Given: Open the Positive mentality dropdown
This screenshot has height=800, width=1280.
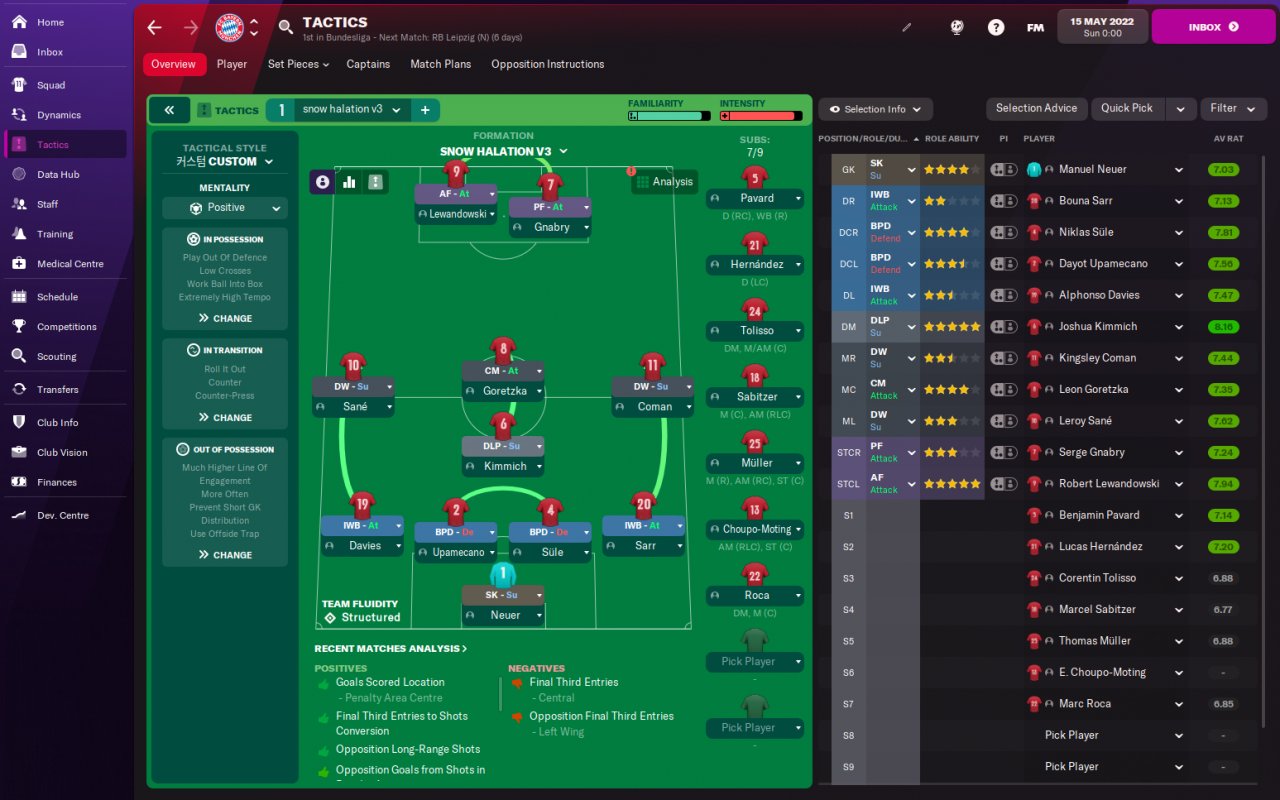Looking at the screenshot, I should point(225,208).
